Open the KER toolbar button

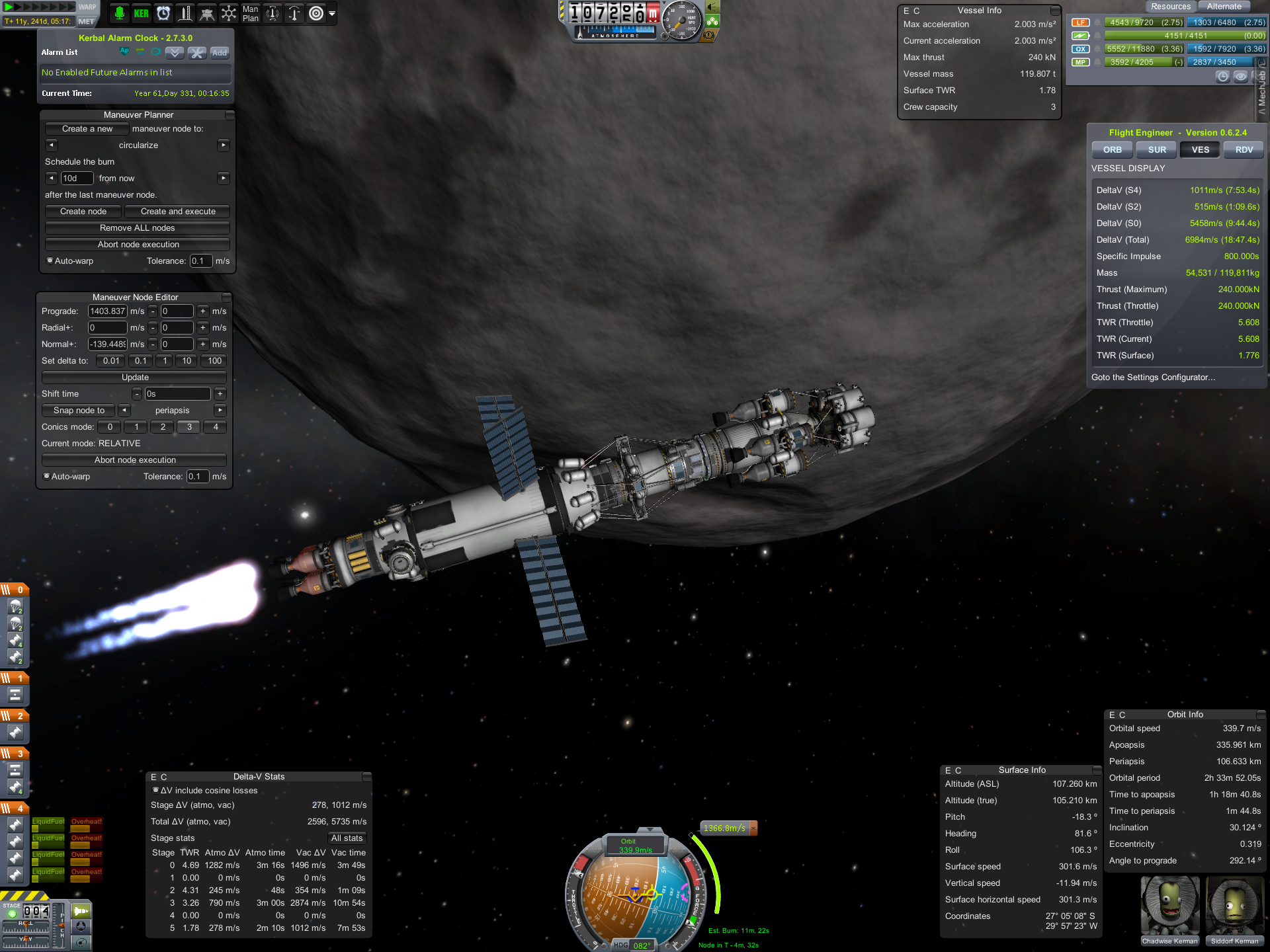(141, 13)
